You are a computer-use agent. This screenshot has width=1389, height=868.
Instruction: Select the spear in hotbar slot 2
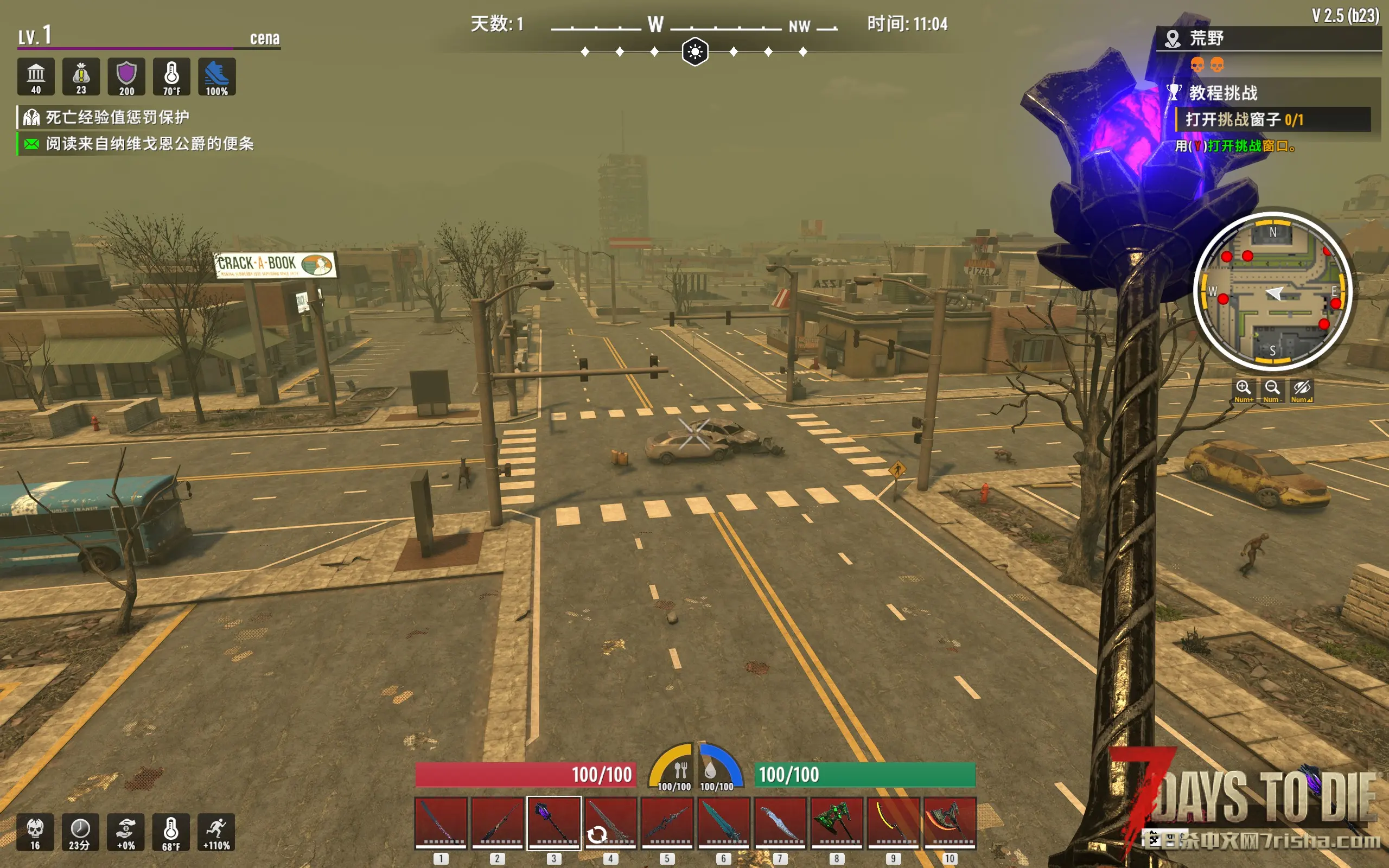click(x=497, y=822)
